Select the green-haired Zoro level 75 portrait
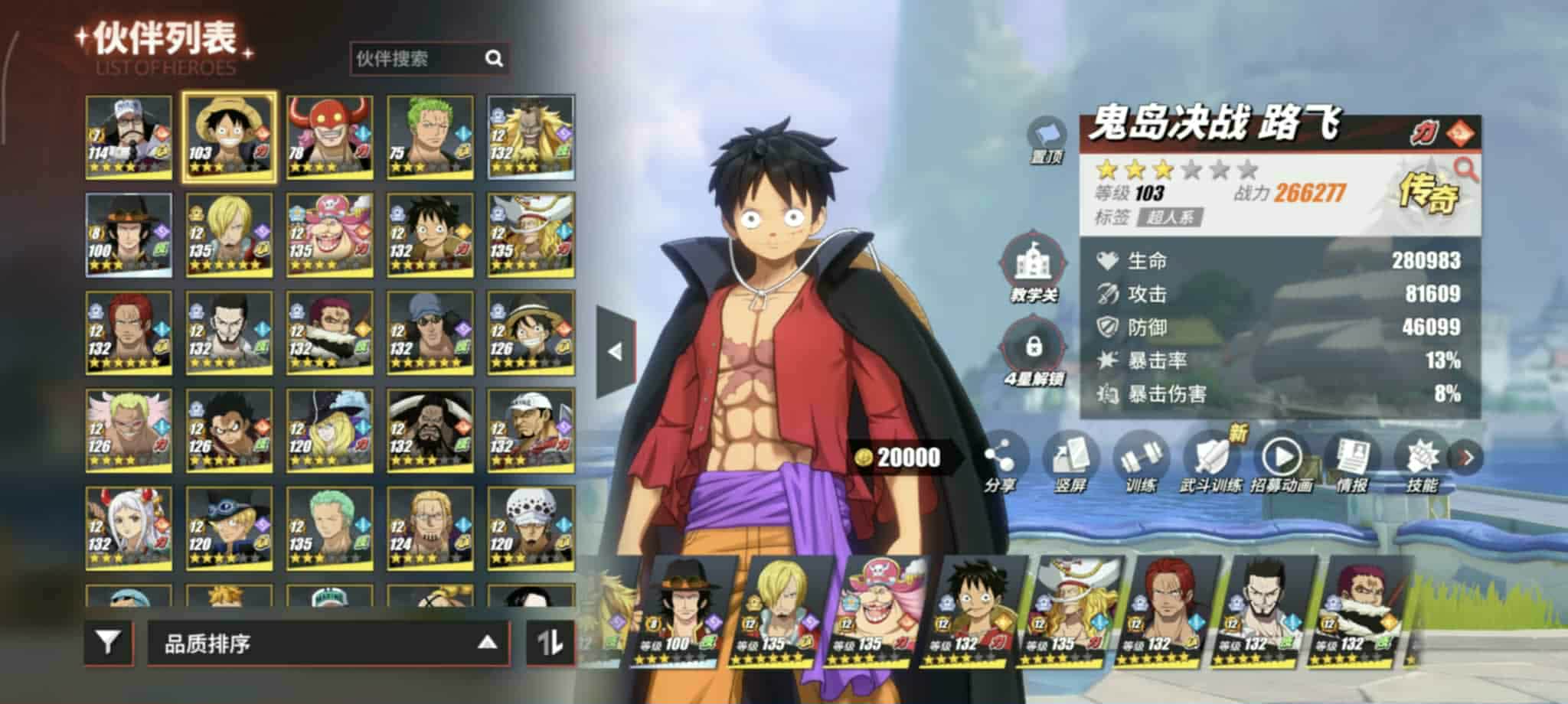Screen dimensions: 1568x704 click(x=430, y=137)
